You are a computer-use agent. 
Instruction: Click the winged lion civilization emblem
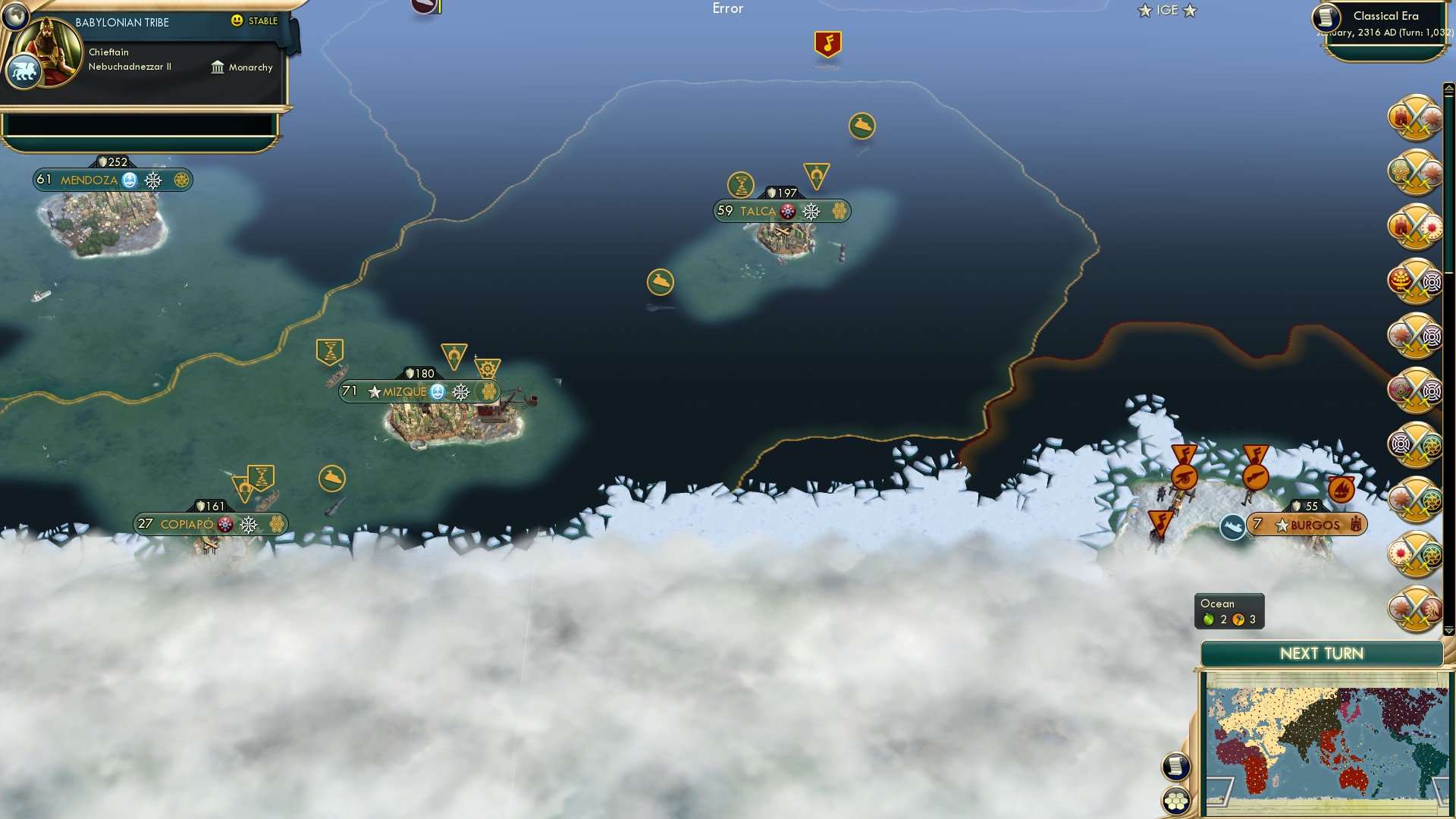23,73
